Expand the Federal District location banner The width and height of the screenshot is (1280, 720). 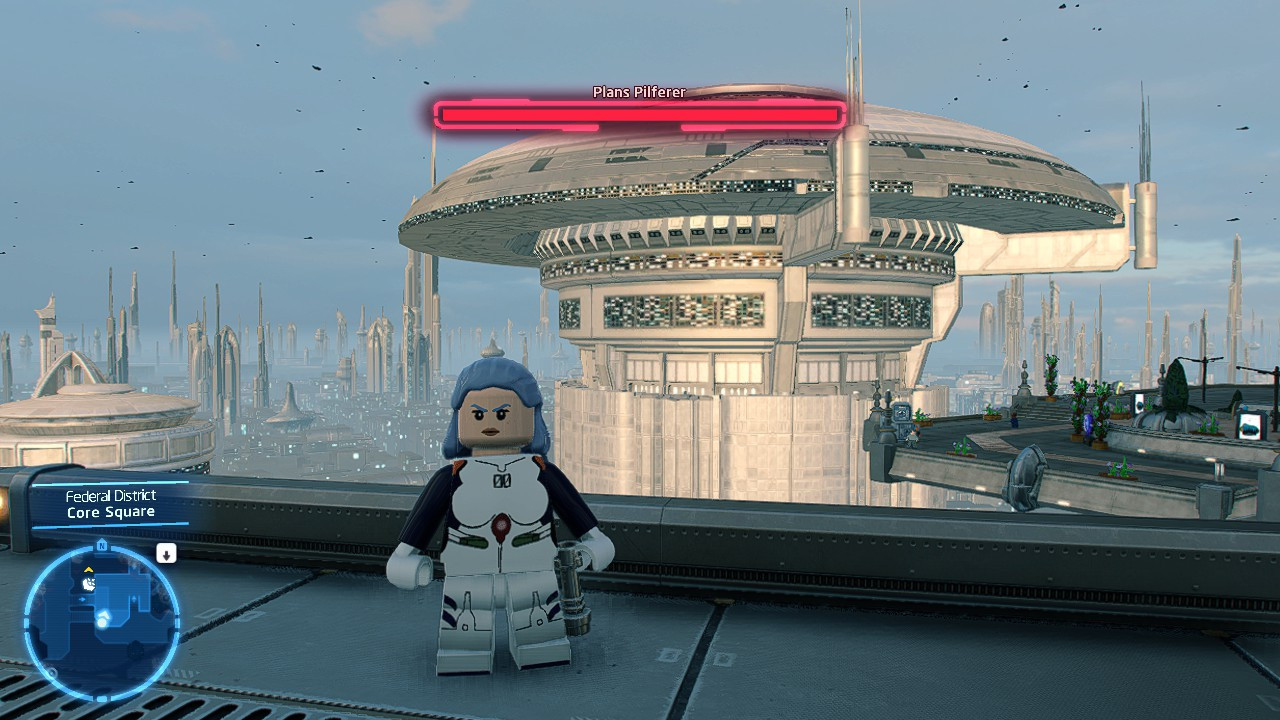113,495
